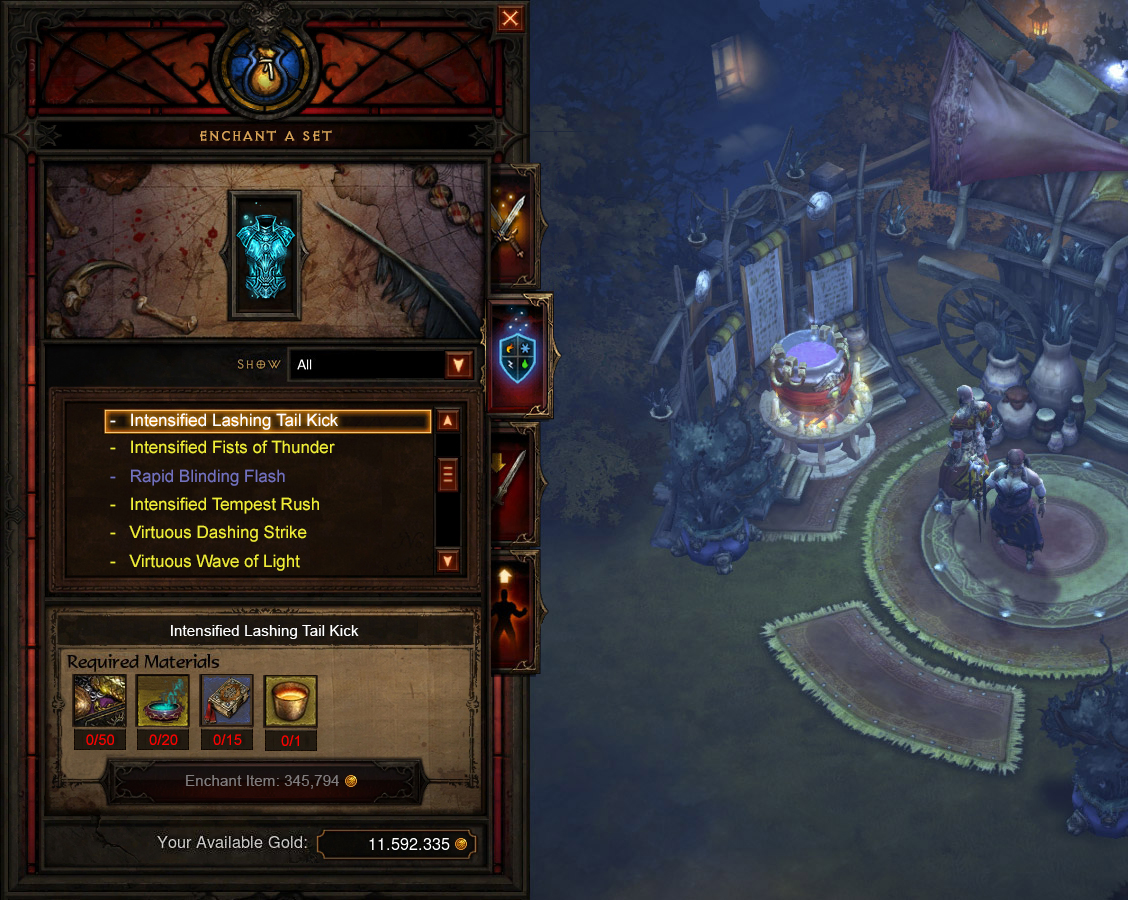Close the Enchant a Set window
This screenshot has height=900, width=1128.
510,19
